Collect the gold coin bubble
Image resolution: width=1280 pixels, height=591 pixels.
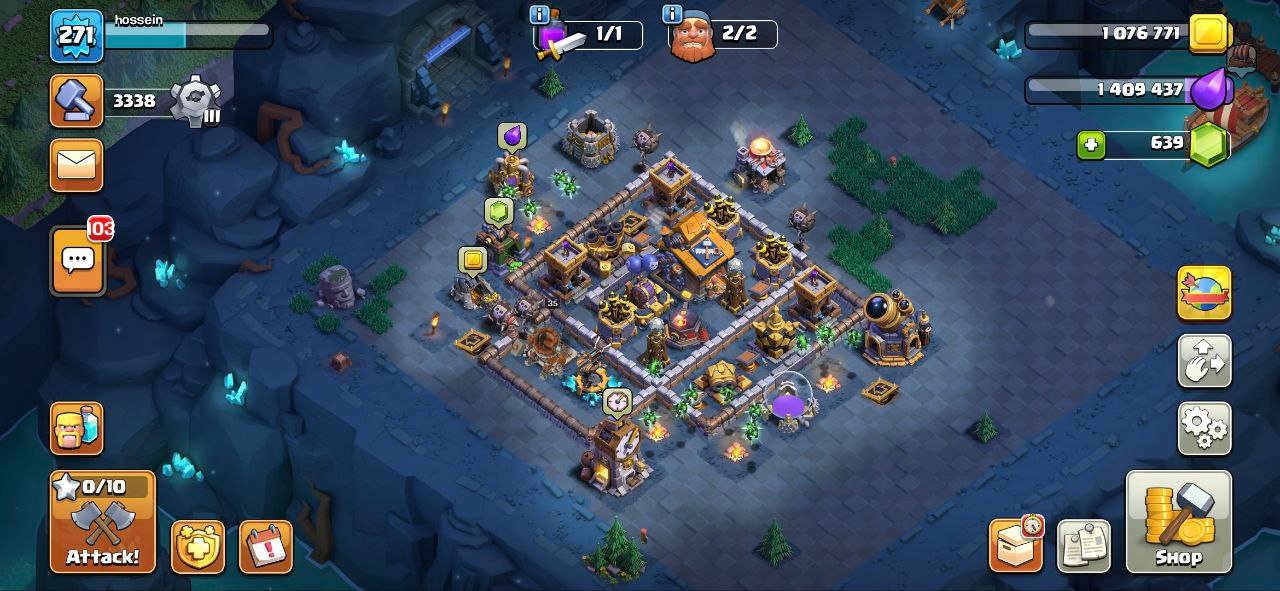[x=472, y=261]
